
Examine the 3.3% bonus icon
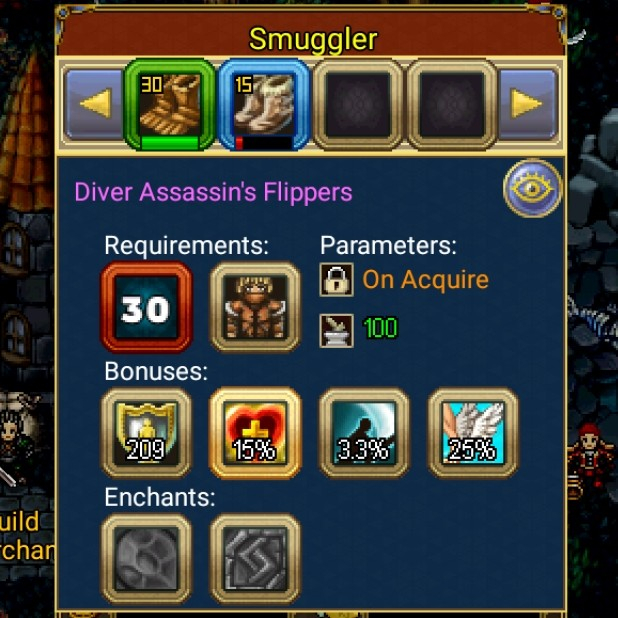tap(364, 432)
